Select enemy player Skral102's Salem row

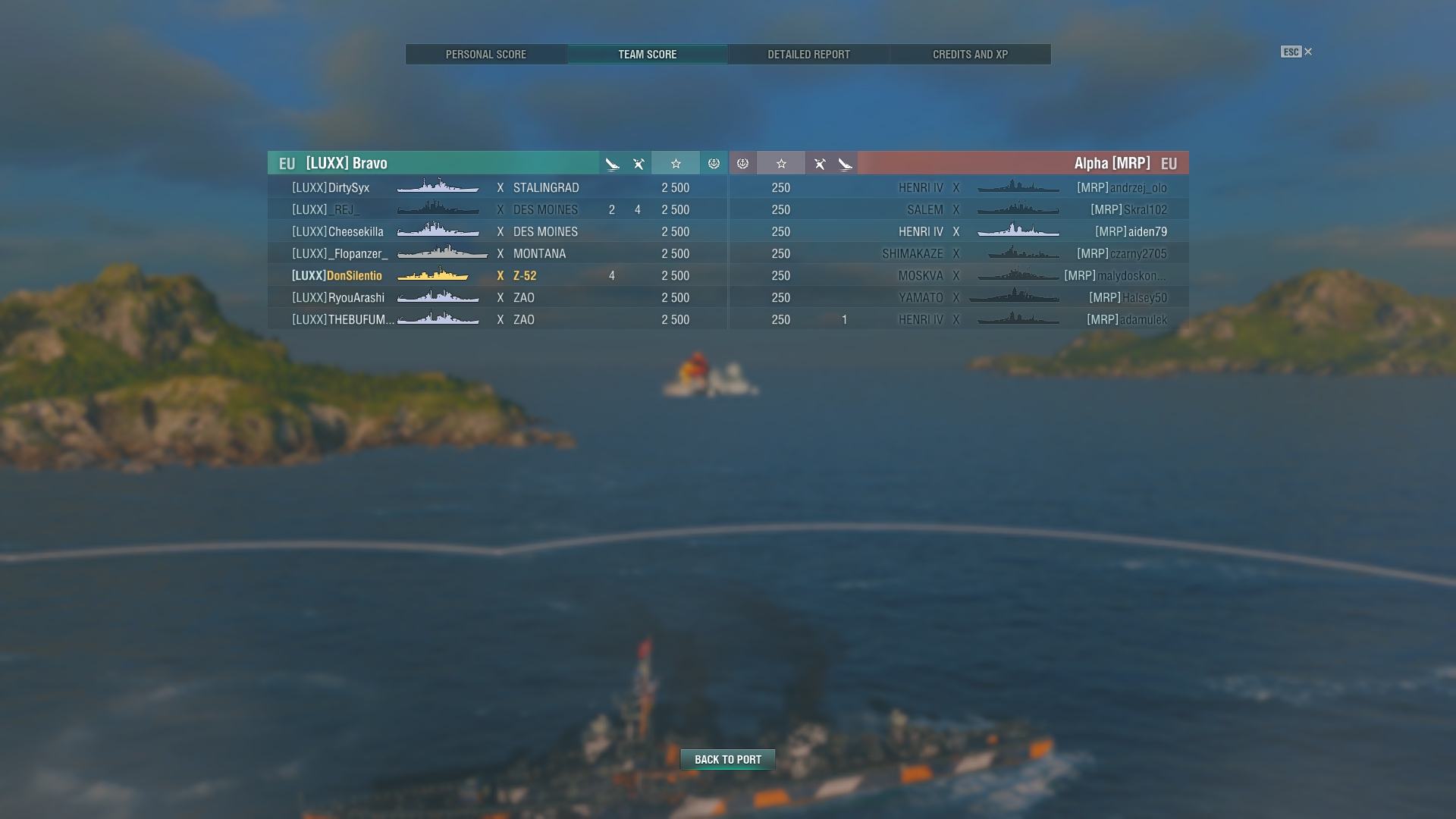coord(959,210)
